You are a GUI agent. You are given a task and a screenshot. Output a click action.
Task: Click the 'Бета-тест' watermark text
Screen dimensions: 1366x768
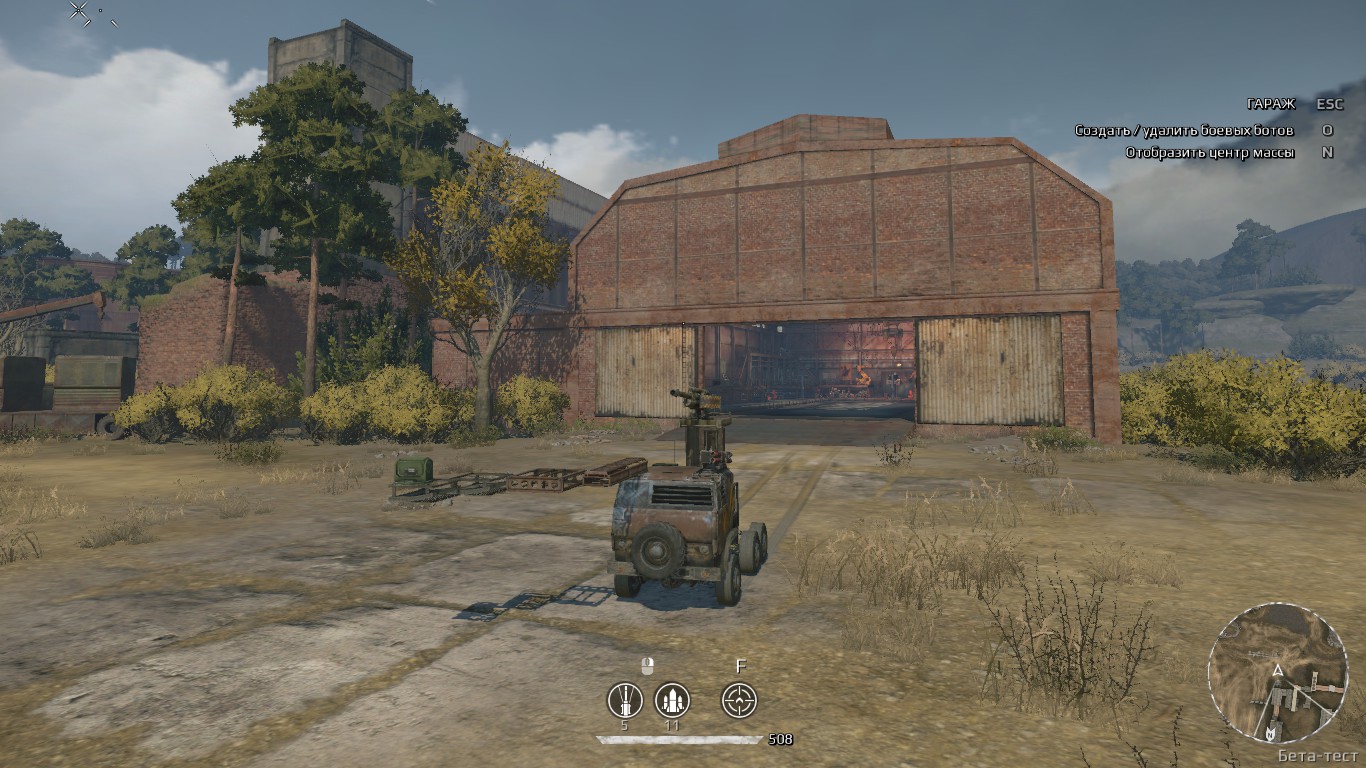point(1318,755)
